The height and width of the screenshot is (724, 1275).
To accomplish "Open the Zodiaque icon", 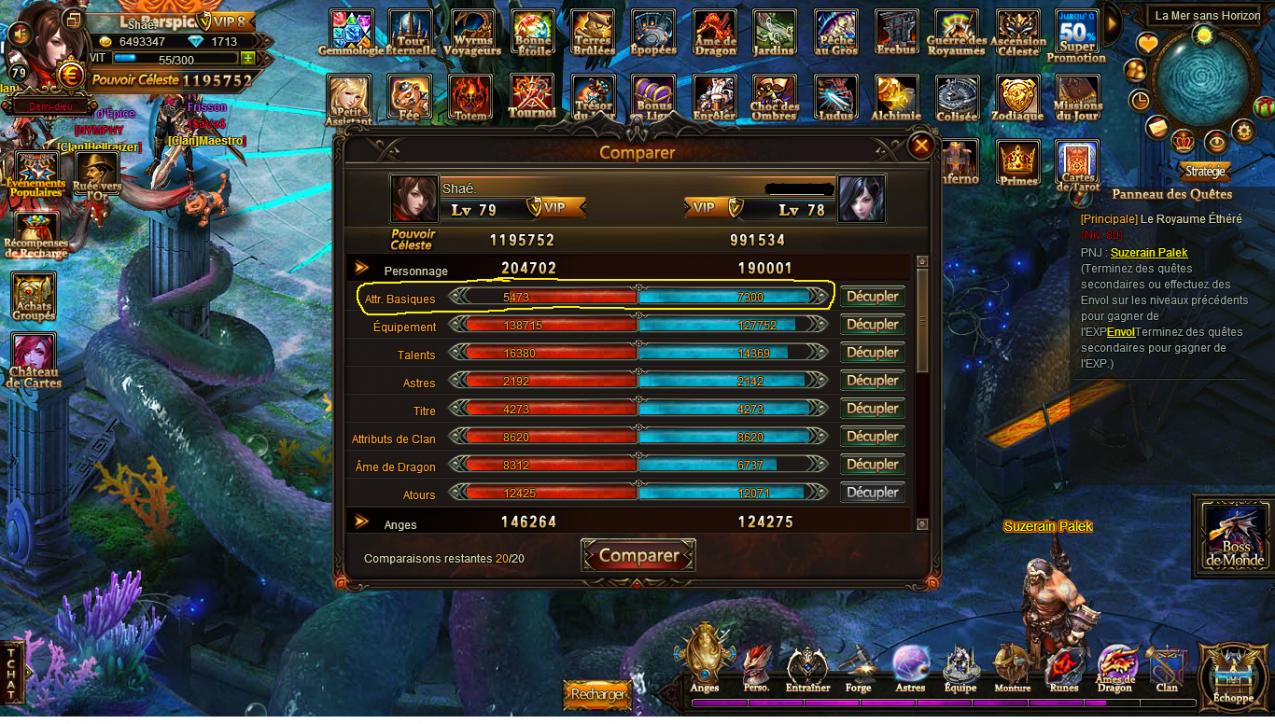I will 1017,98.
